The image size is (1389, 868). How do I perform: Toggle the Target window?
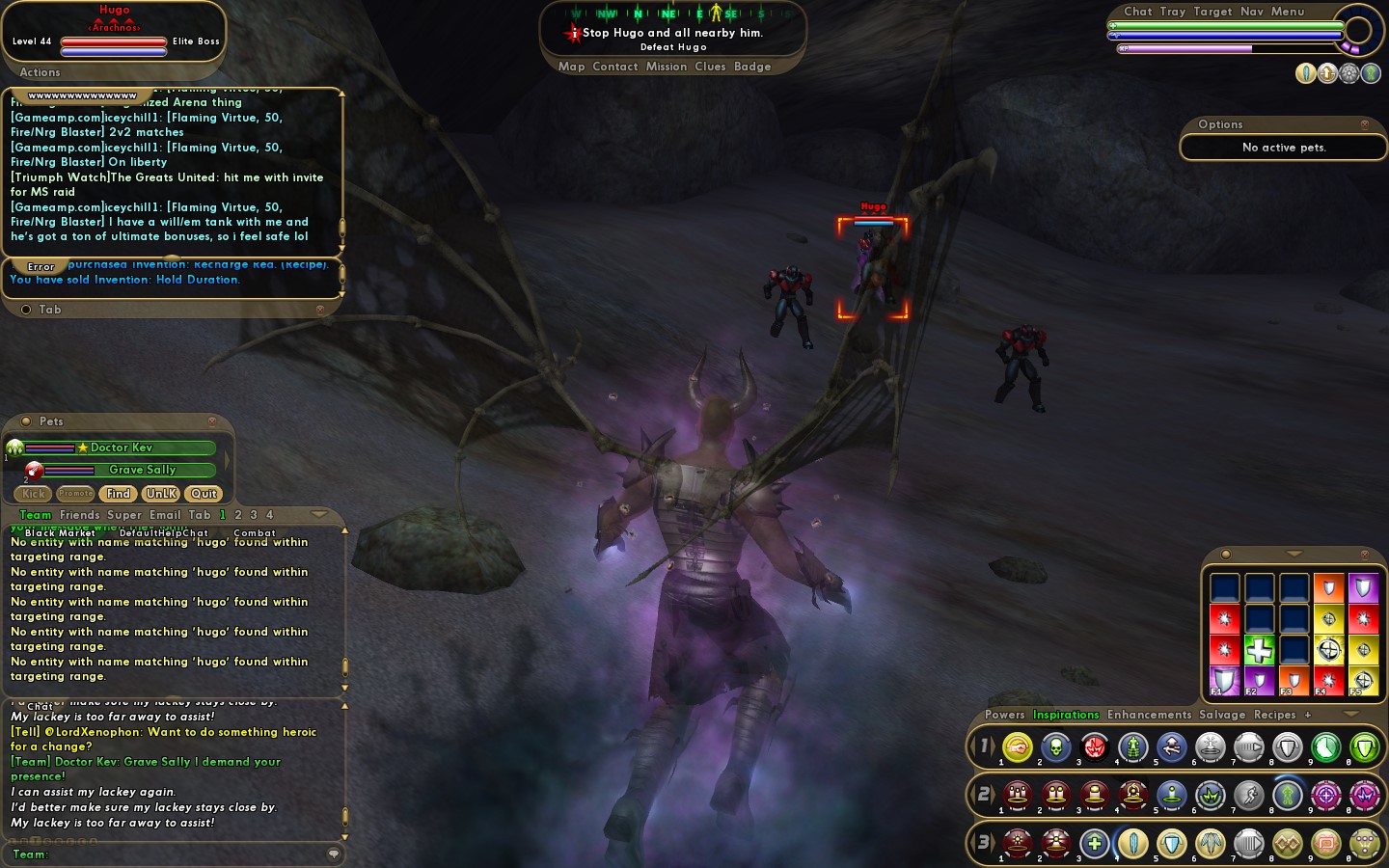[1212, 12]
